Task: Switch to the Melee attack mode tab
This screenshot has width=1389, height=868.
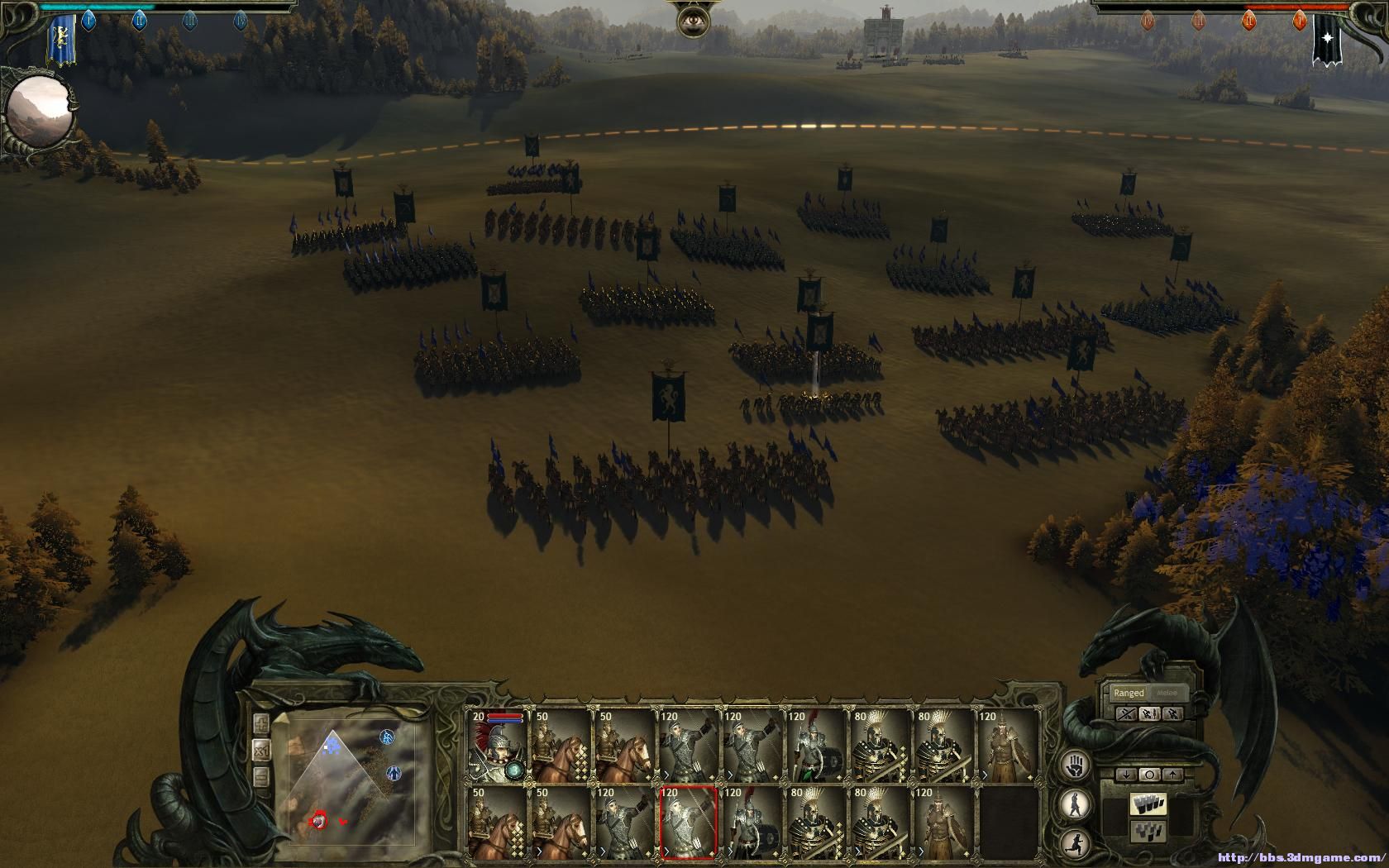Action: (x=1167, y=693)
